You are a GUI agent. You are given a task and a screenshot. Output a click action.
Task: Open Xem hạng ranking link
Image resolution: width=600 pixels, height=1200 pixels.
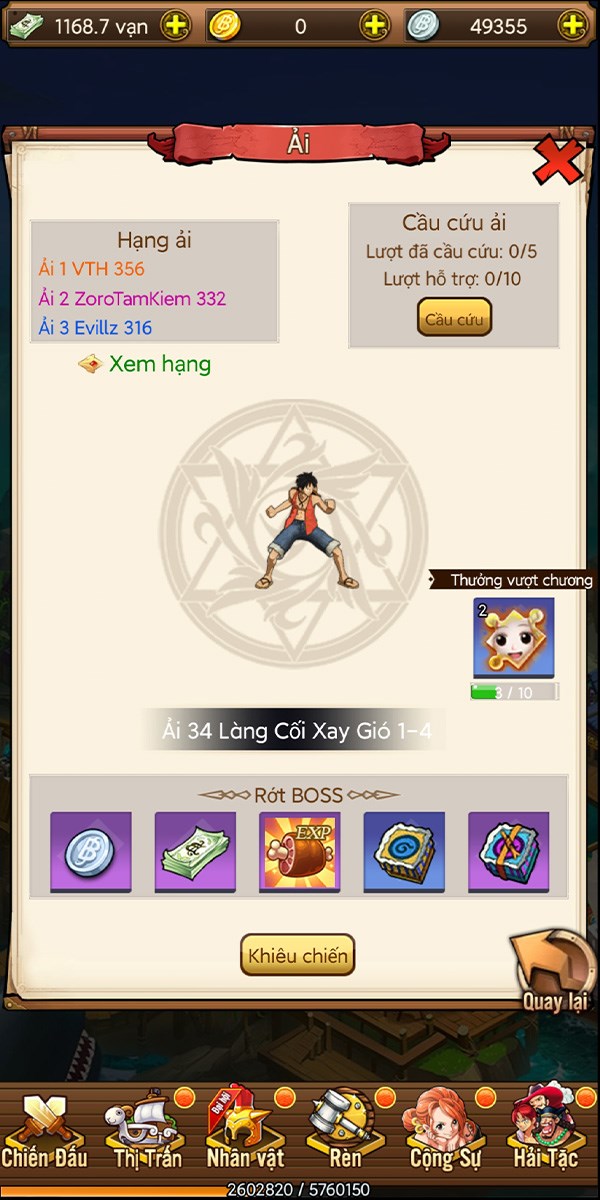pos(159,364)
